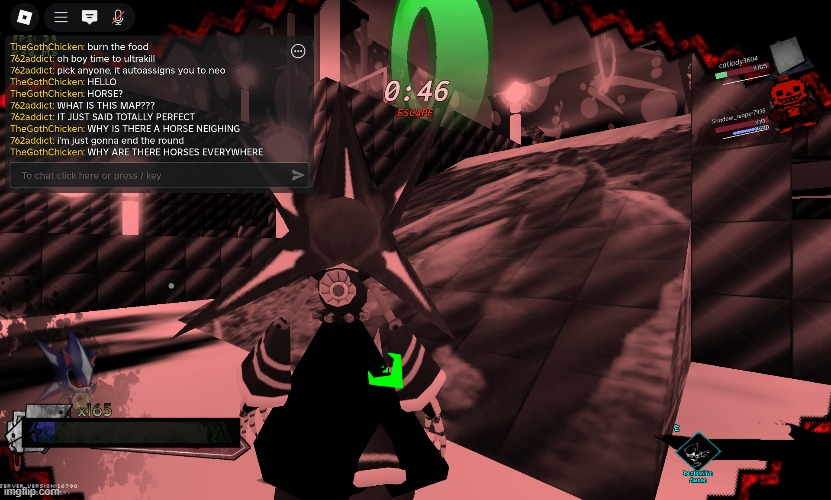831x500 pixels.
Task: Click the chat text input box
Action: pos(150,176)
